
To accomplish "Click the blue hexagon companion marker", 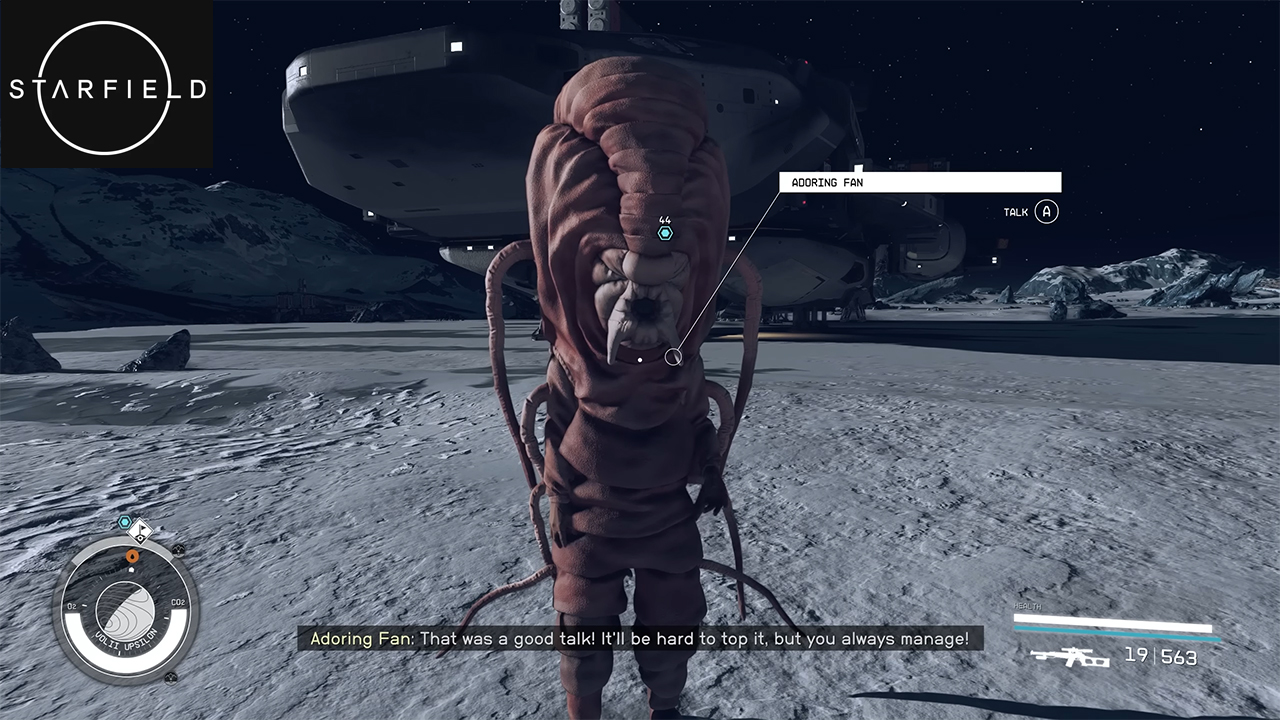I will (665, 233).
